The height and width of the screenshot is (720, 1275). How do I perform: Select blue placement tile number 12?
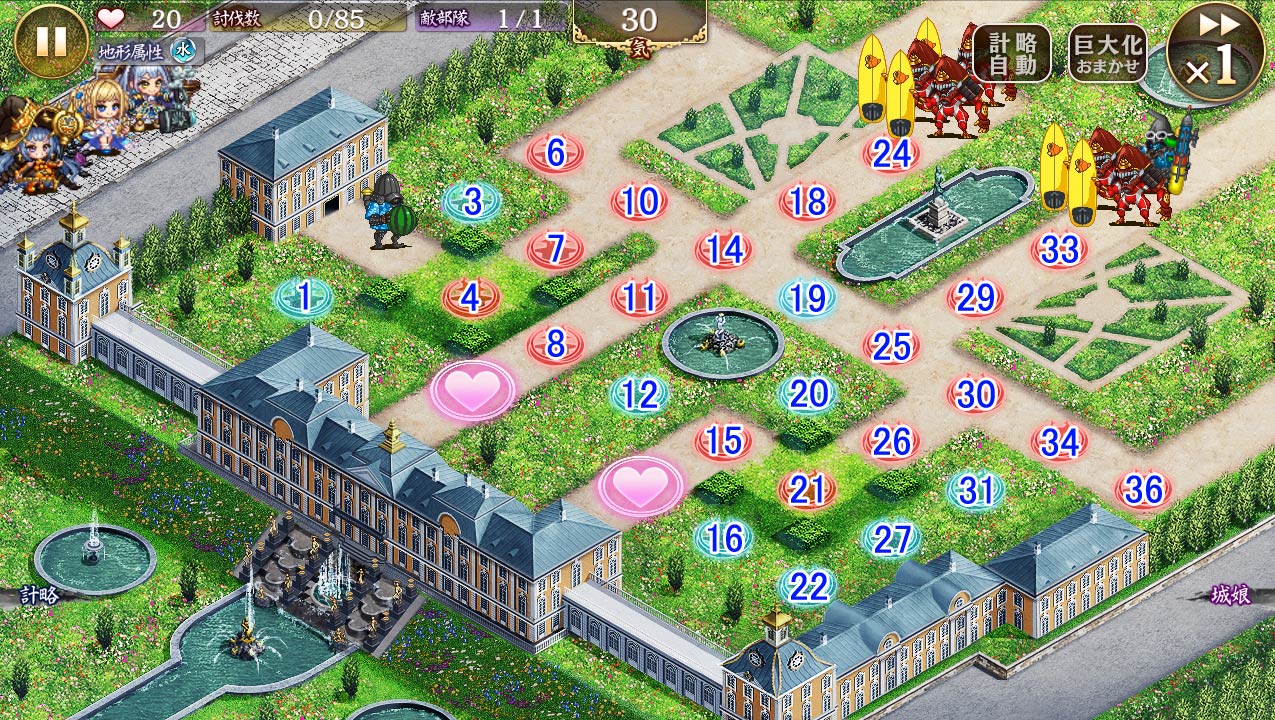click(x=640, y=394)
